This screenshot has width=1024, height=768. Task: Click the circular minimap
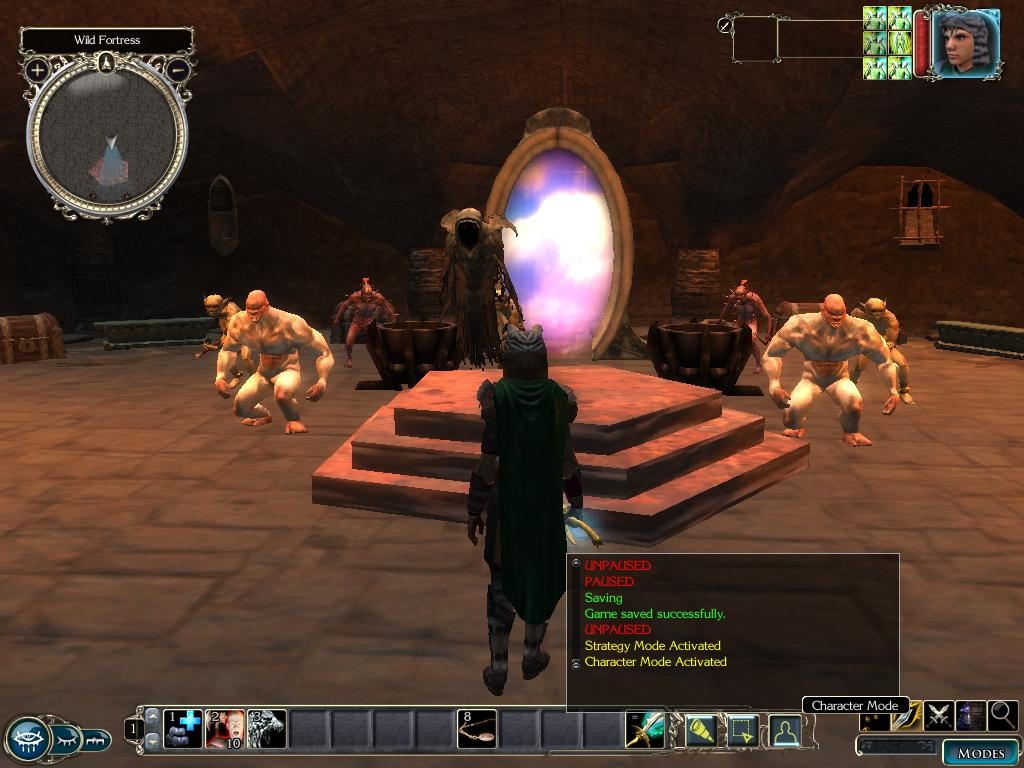(x=107, y=138)
